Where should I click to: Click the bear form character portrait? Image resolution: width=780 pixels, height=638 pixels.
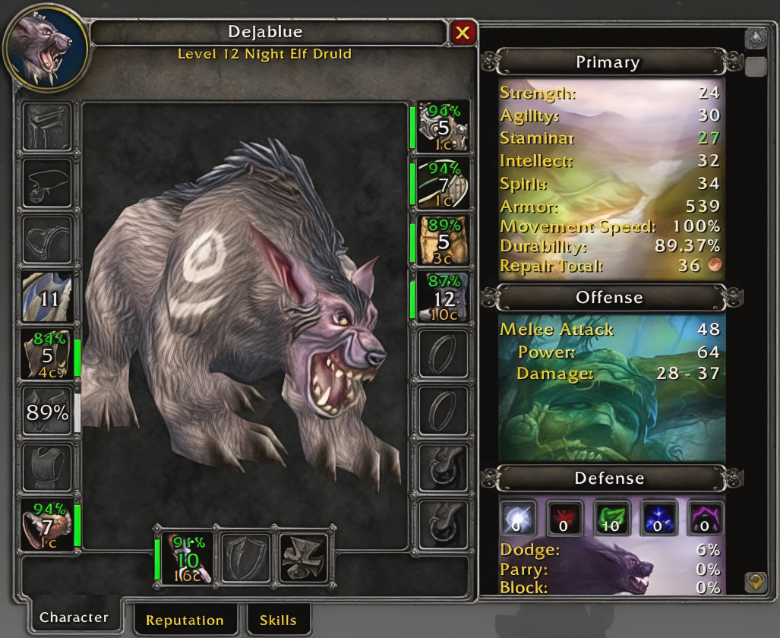47,48
